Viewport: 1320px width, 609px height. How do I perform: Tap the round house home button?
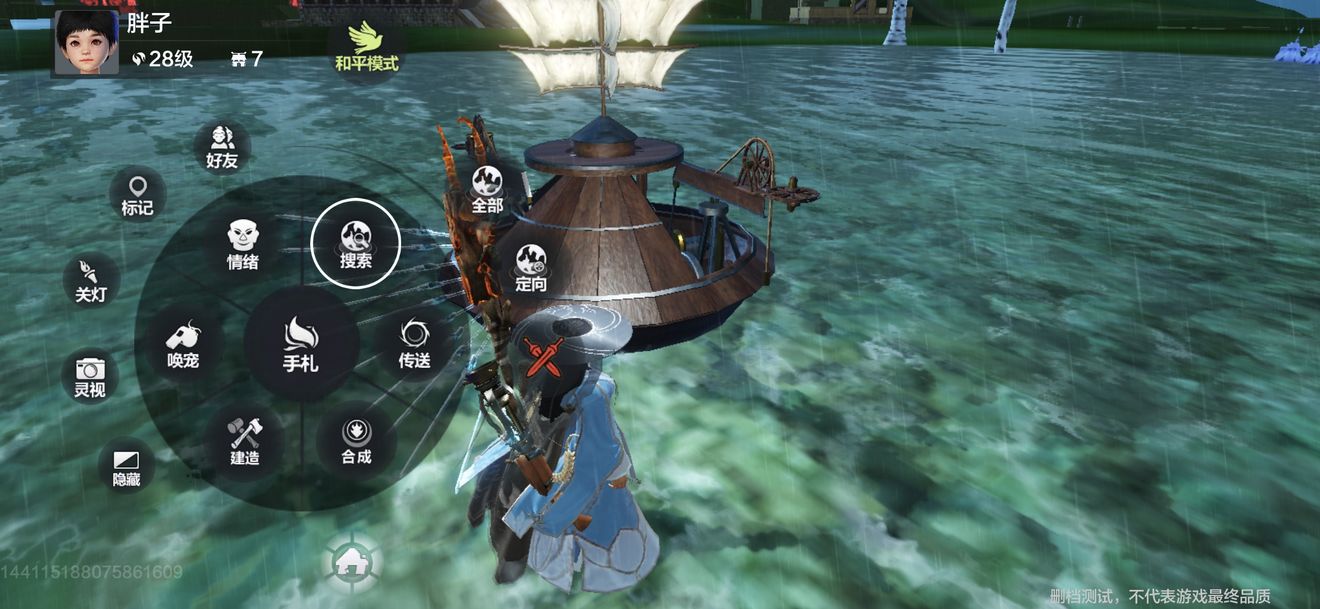(x=352, y=563)
